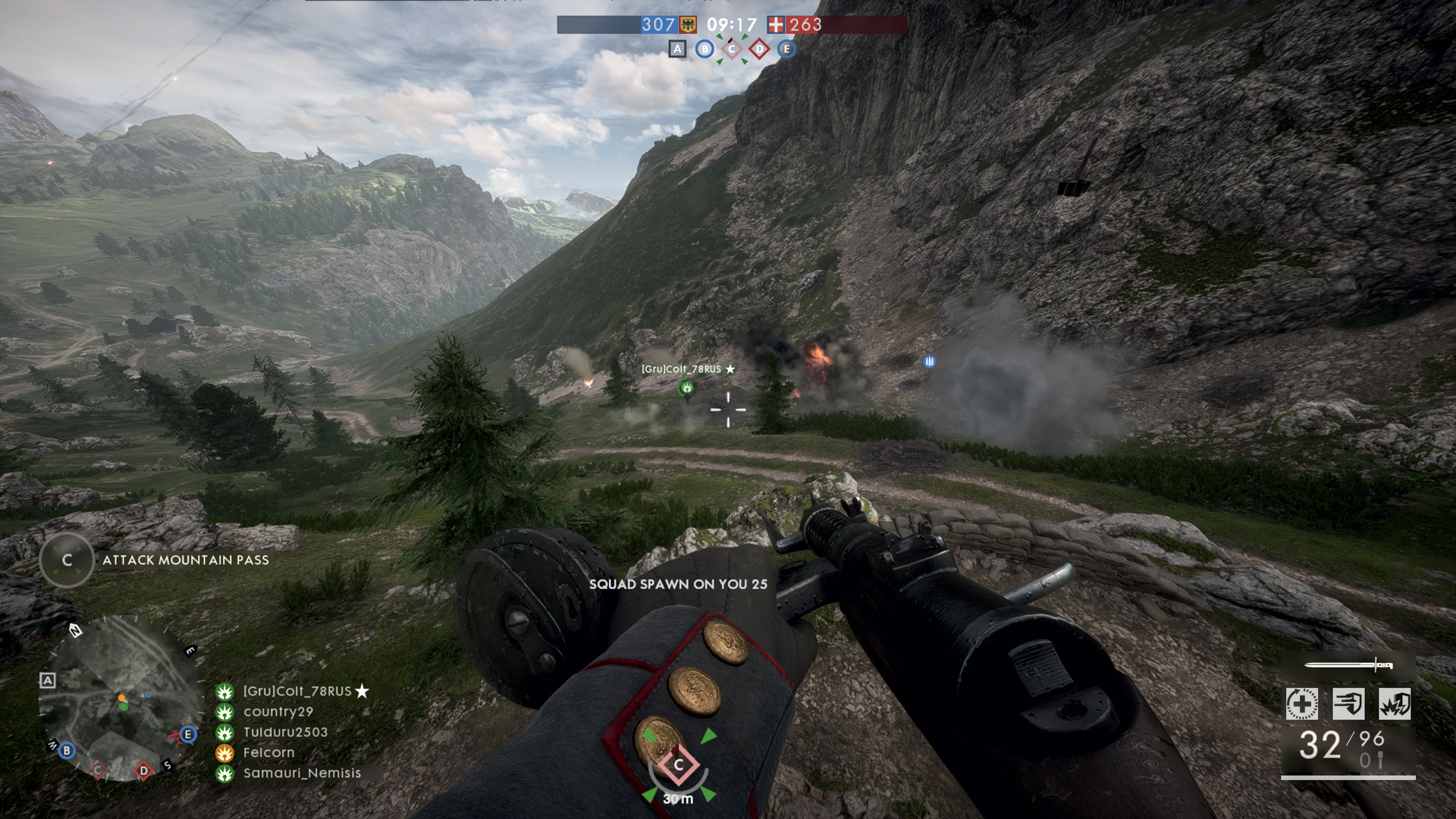This screenshot has height=819, width=1456.
Task: Select squad member Samauri_Nemisis
Action: (302, 773)
